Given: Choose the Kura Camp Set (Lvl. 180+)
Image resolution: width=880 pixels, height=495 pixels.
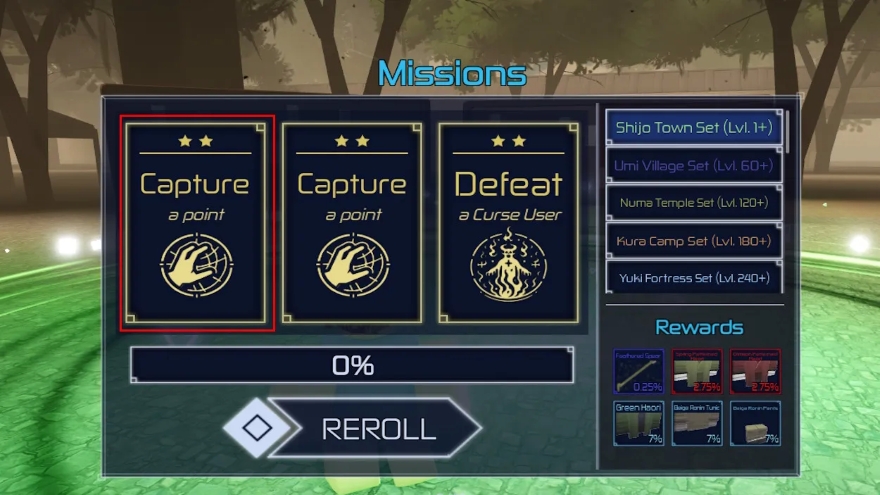Looking at the screenshot, I should (x=695, y=241).
